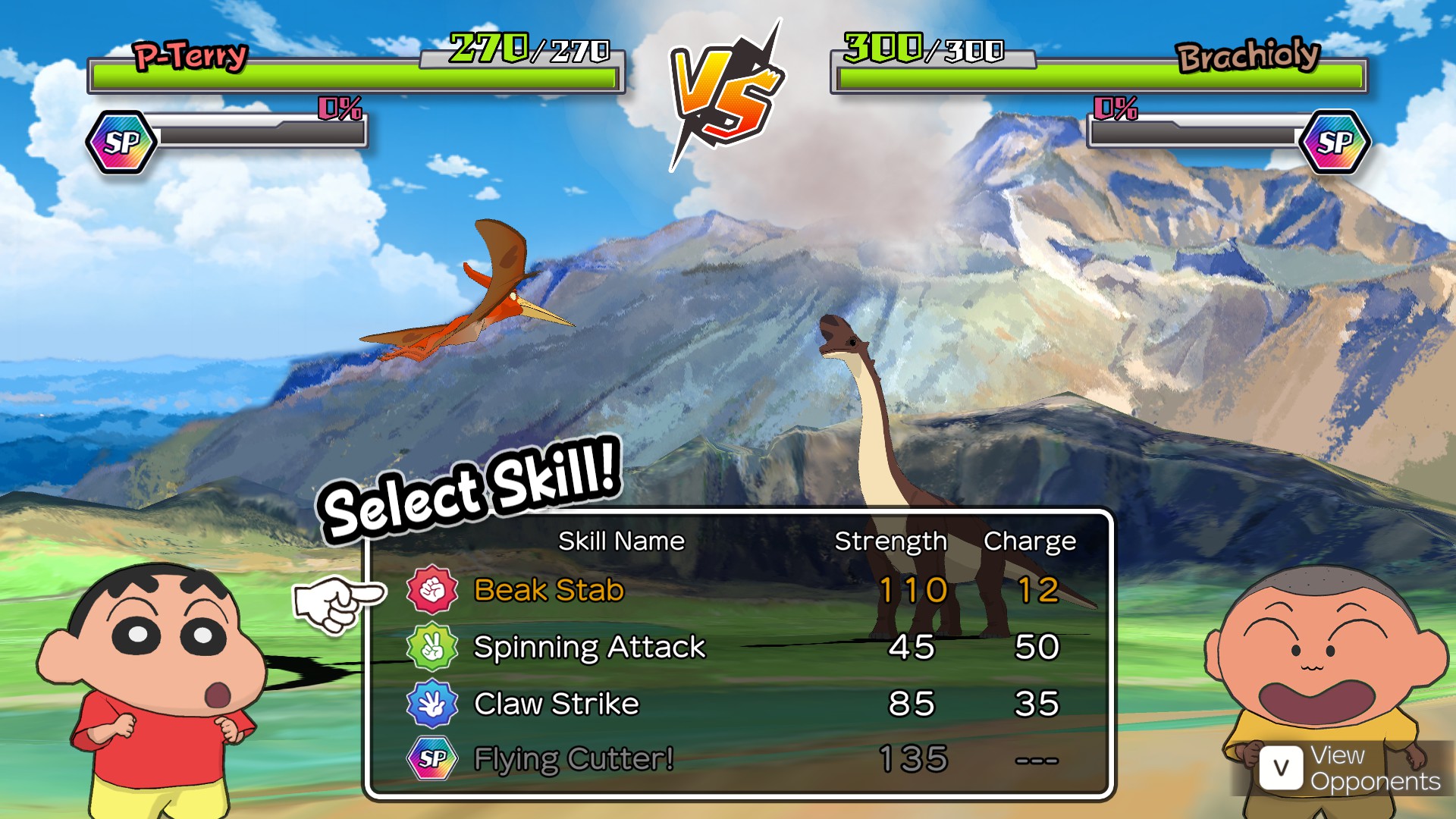Screen dimensions: 1456x819
Task: Select the Beak Stab skill
Action: pyautogui.click(x=549, y=590)
